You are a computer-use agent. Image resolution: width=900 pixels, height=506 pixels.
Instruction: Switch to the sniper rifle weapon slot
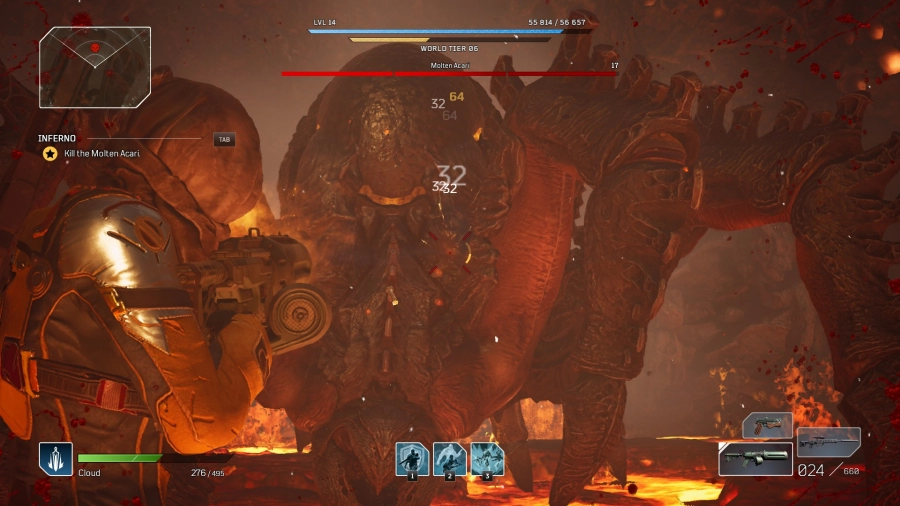coord(829,441)
